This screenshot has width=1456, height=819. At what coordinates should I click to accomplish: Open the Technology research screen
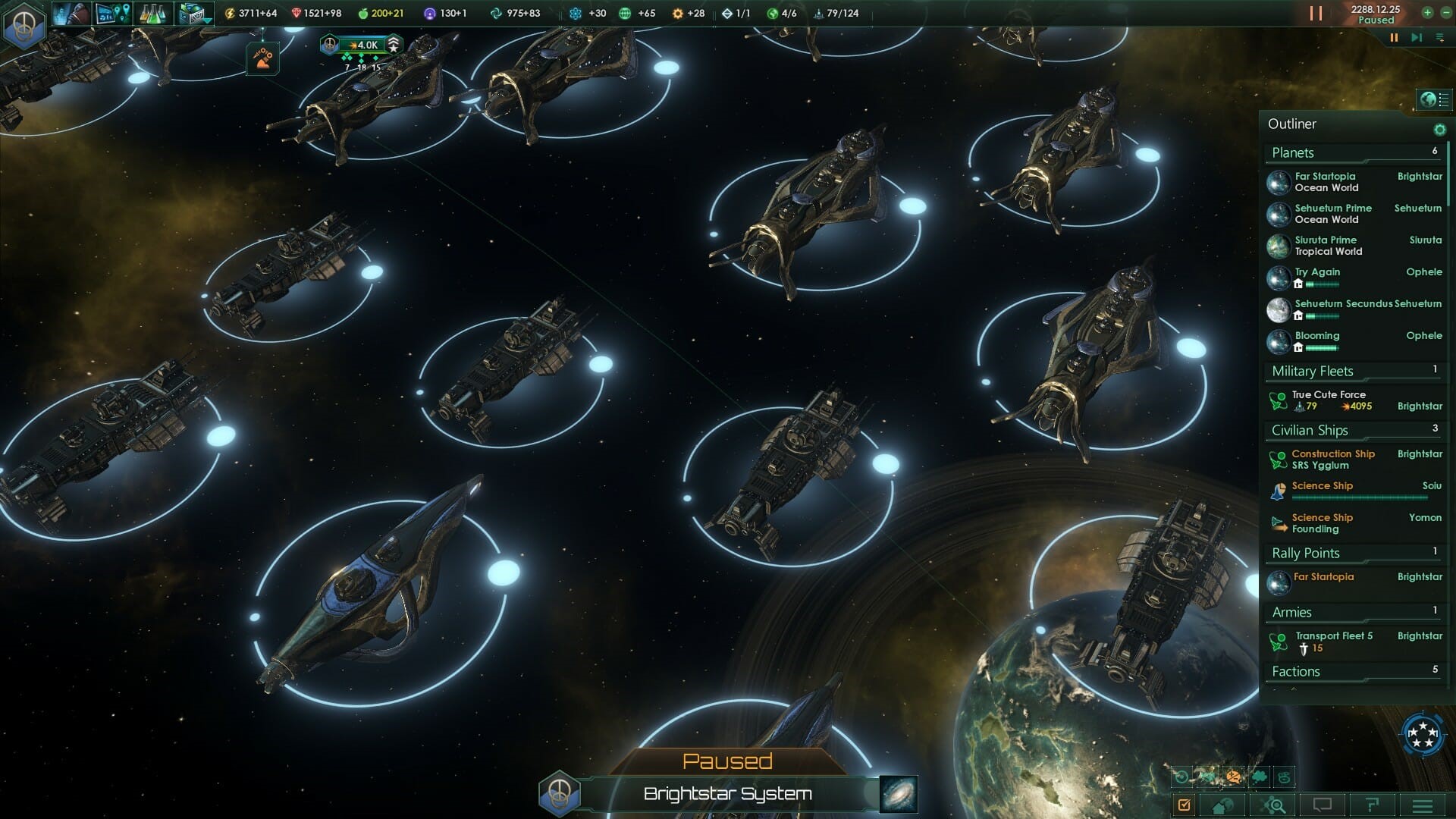click(x=152, y=13)
